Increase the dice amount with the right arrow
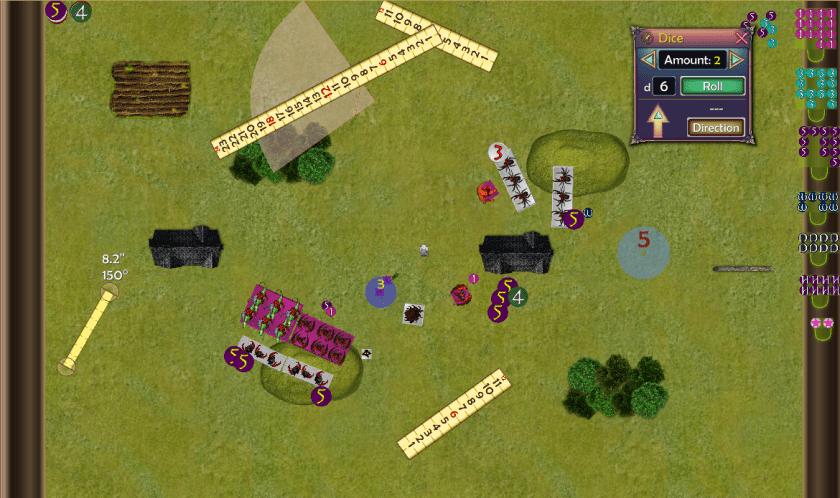Screen dimensions: 840x498 (736, 60)
